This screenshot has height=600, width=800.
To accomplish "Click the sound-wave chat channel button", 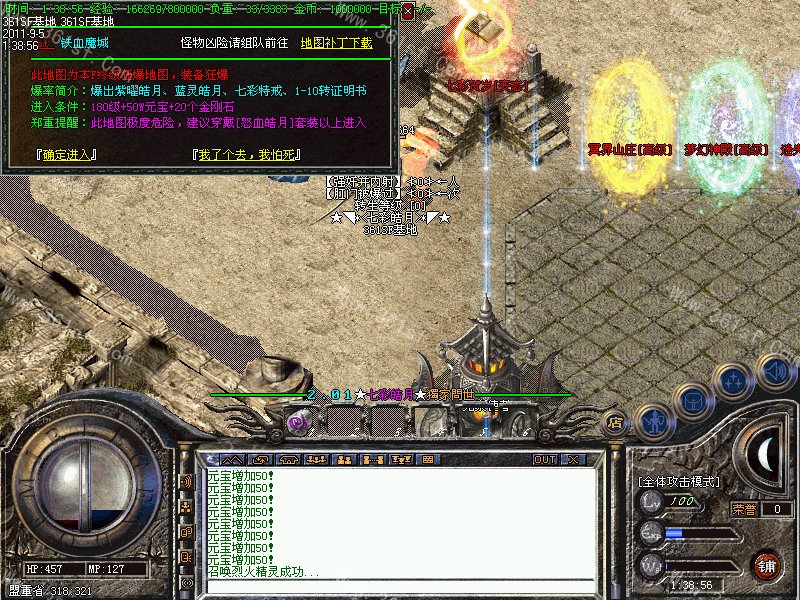I will (185, 482).
